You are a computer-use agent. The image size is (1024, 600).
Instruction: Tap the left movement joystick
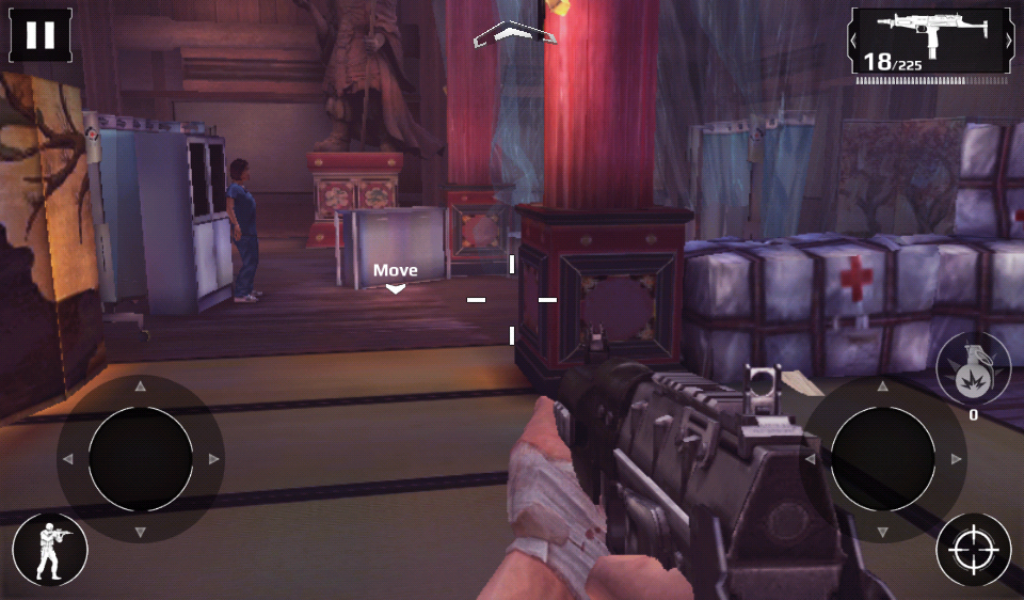click(140, 459)
